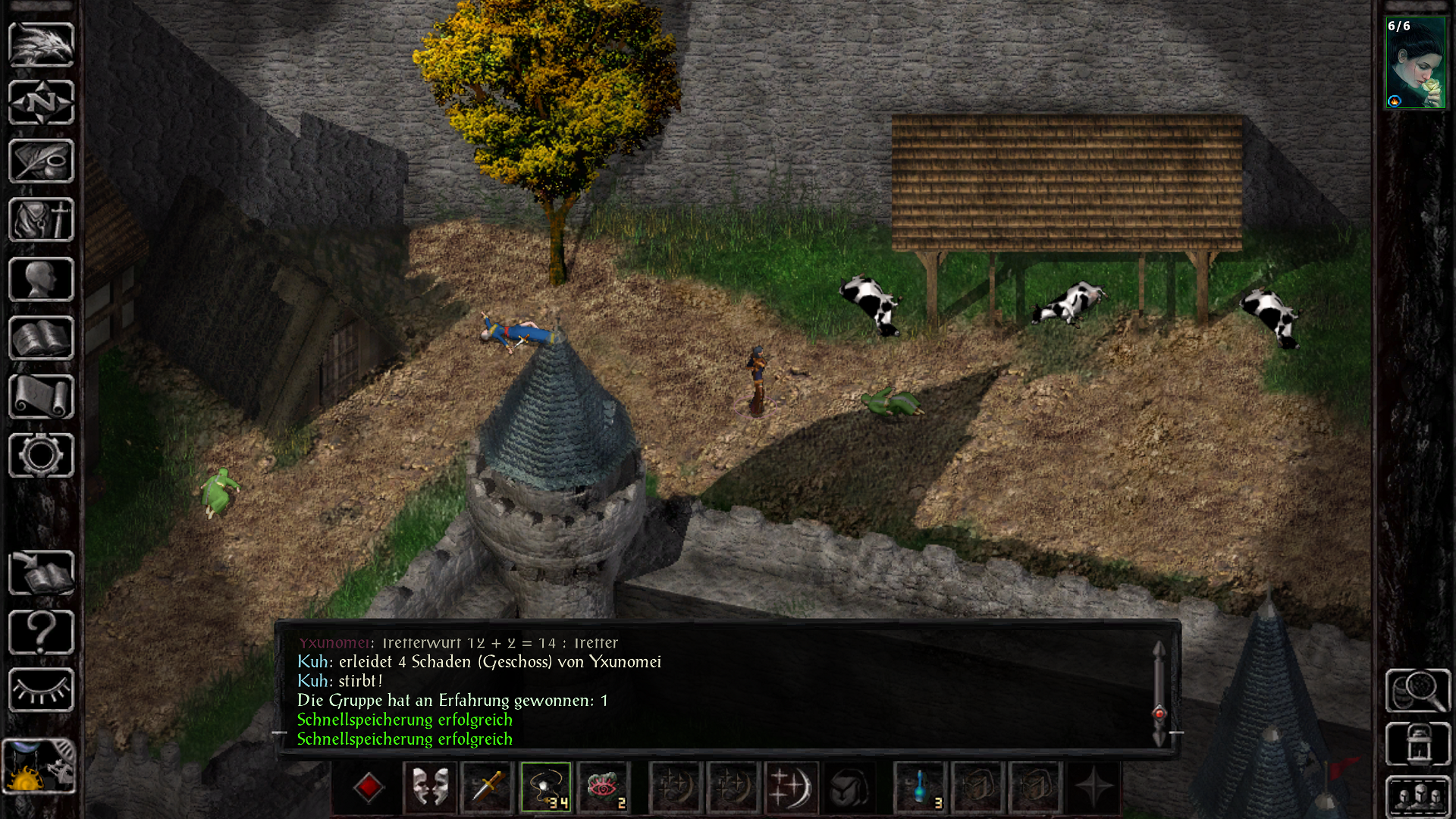Screen dimensions: 1456x819
Task: Select the character portrait showing 6/6
Action: click(1415, 63)
